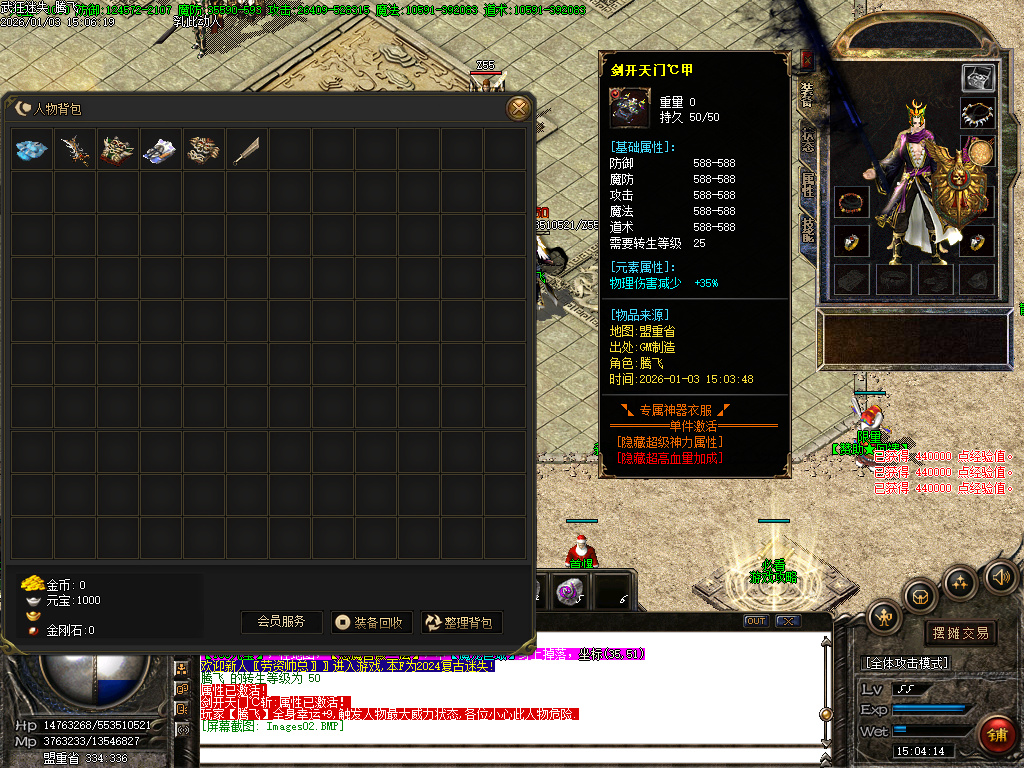Open 会员服务 member services

(281, 622)
